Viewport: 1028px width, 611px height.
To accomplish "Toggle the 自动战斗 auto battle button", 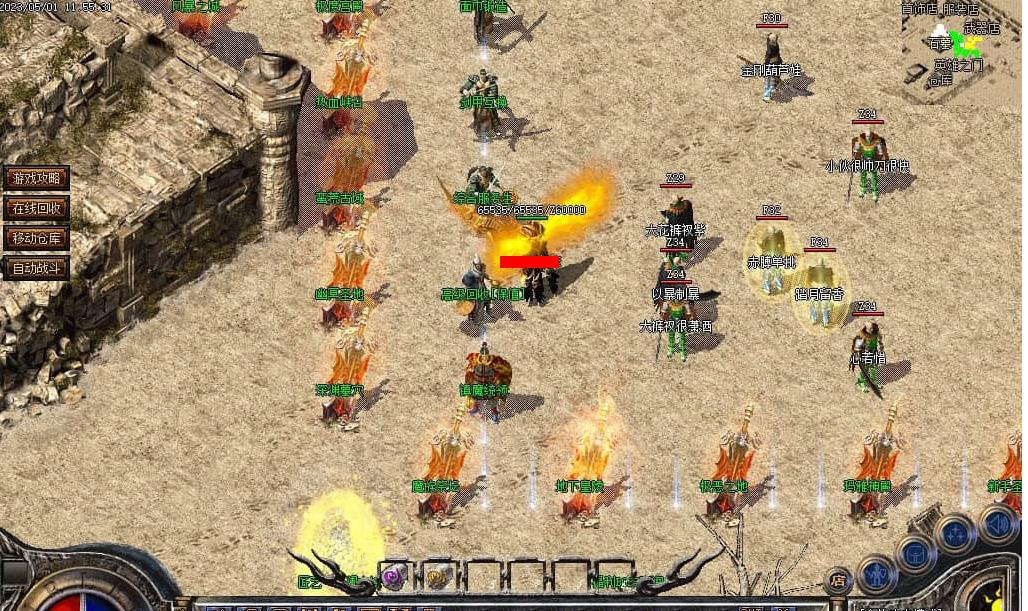I will pos(37,268).
